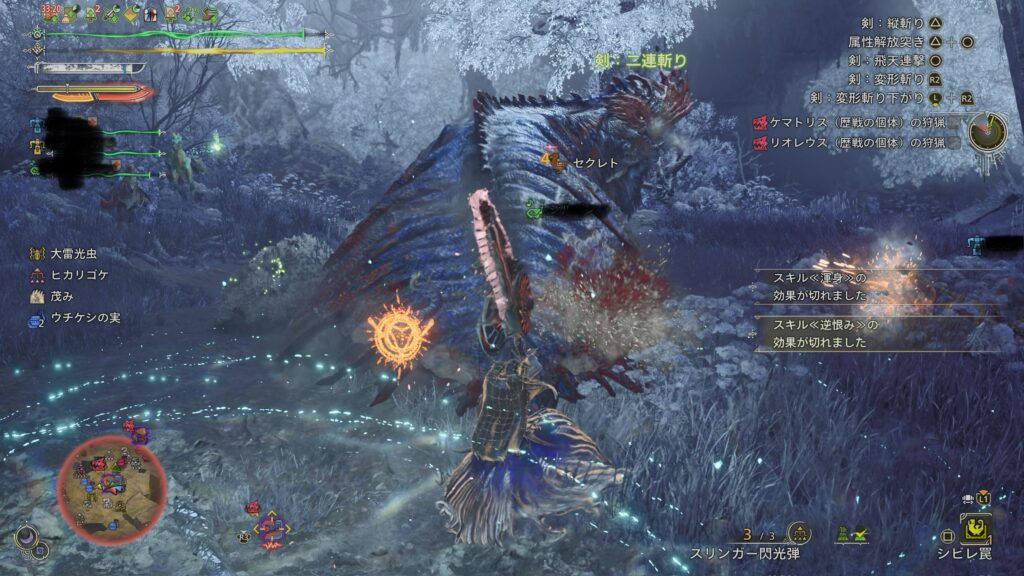Select the スリンガー閃光弾 slinger ammo
The width and height of the screenshot is (1024, 576).
[x=746, y=553]
